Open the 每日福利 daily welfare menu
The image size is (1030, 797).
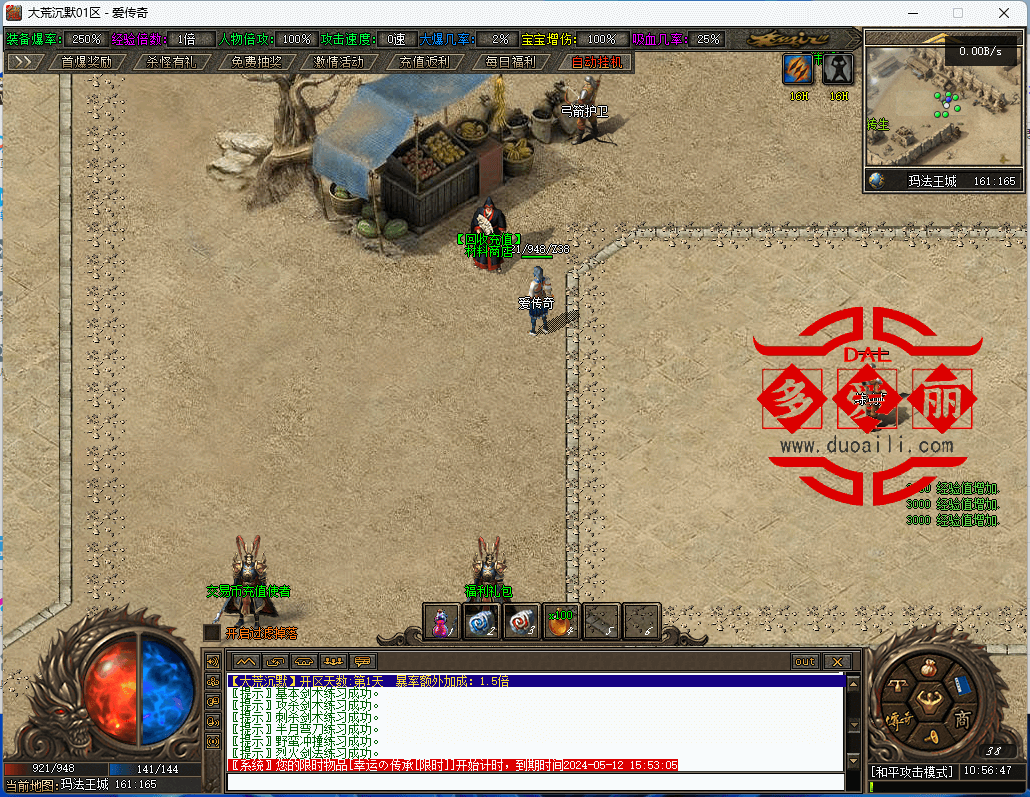tap(510, 61)
